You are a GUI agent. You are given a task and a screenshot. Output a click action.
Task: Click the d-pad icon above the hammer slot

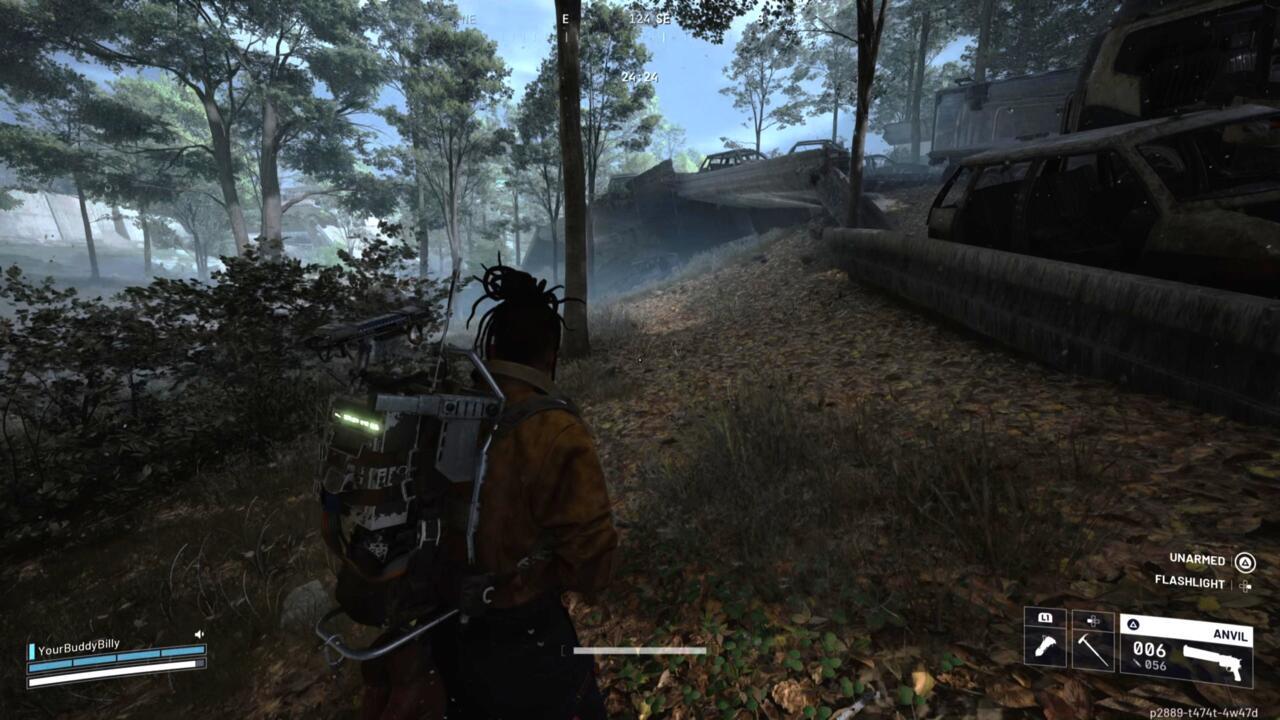click(1092, 620)
